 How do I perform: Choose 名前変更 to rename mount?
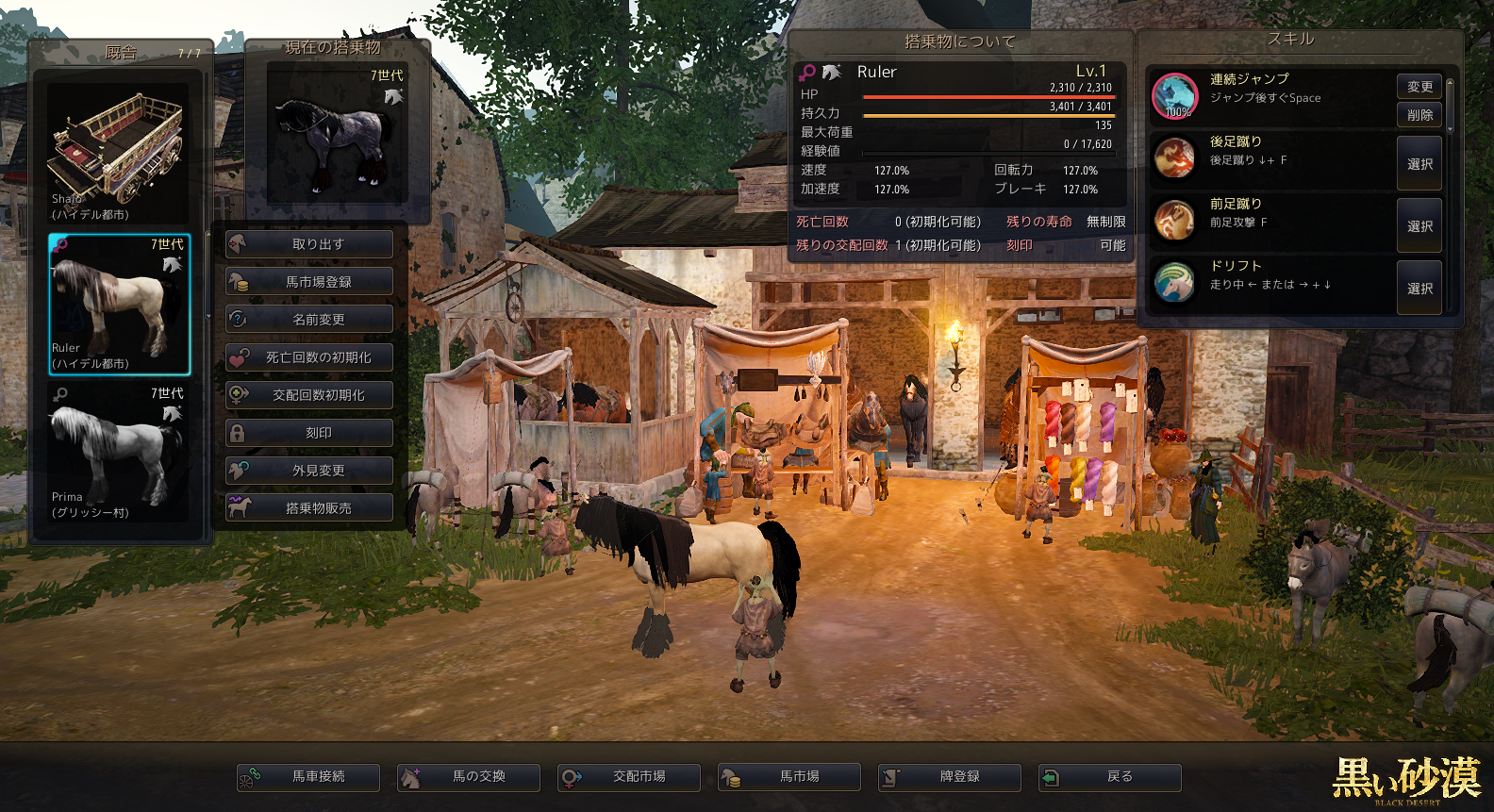pyautogui.click(x=309, y=320)
